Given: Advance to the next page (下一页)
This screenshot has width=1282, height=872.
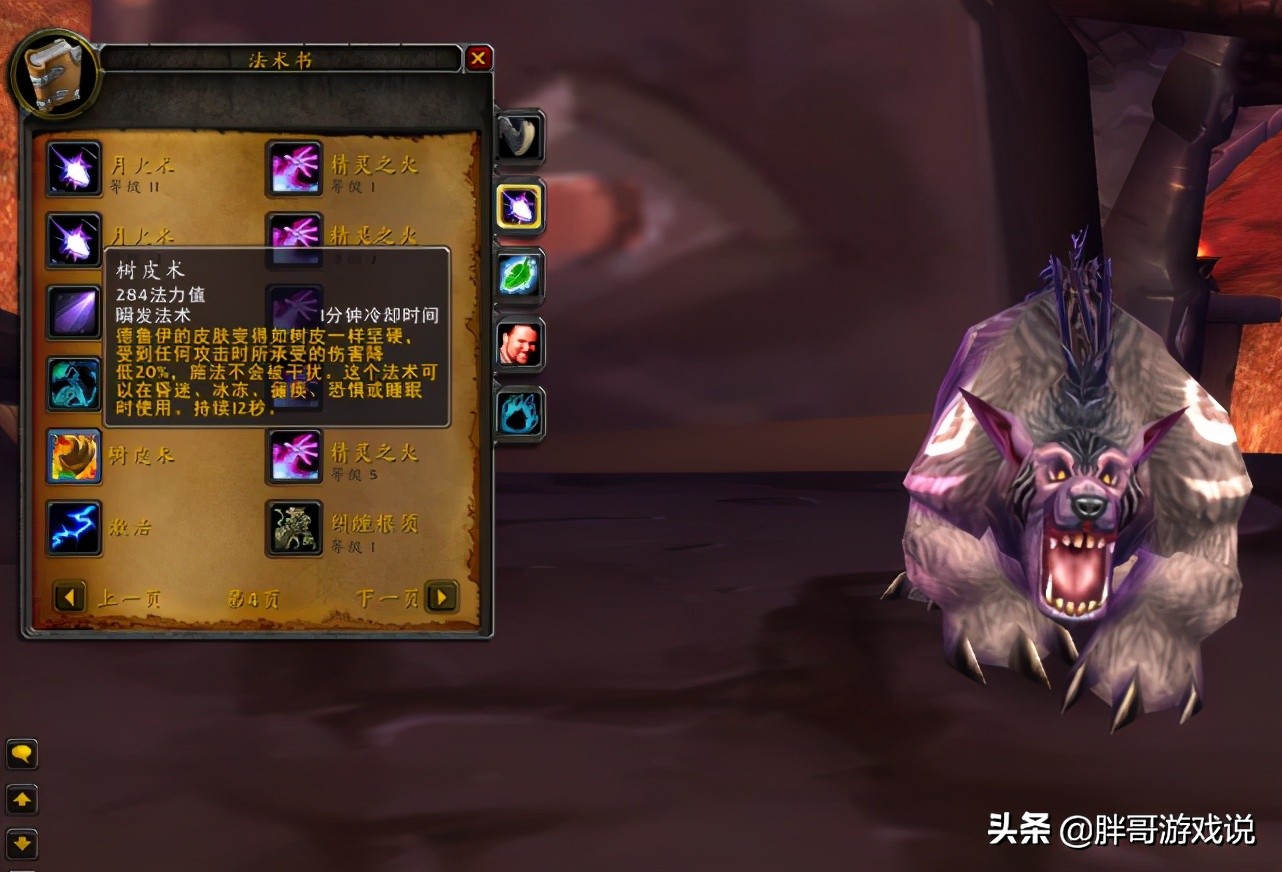Looking at the screenshot, I should pos(441,597).
